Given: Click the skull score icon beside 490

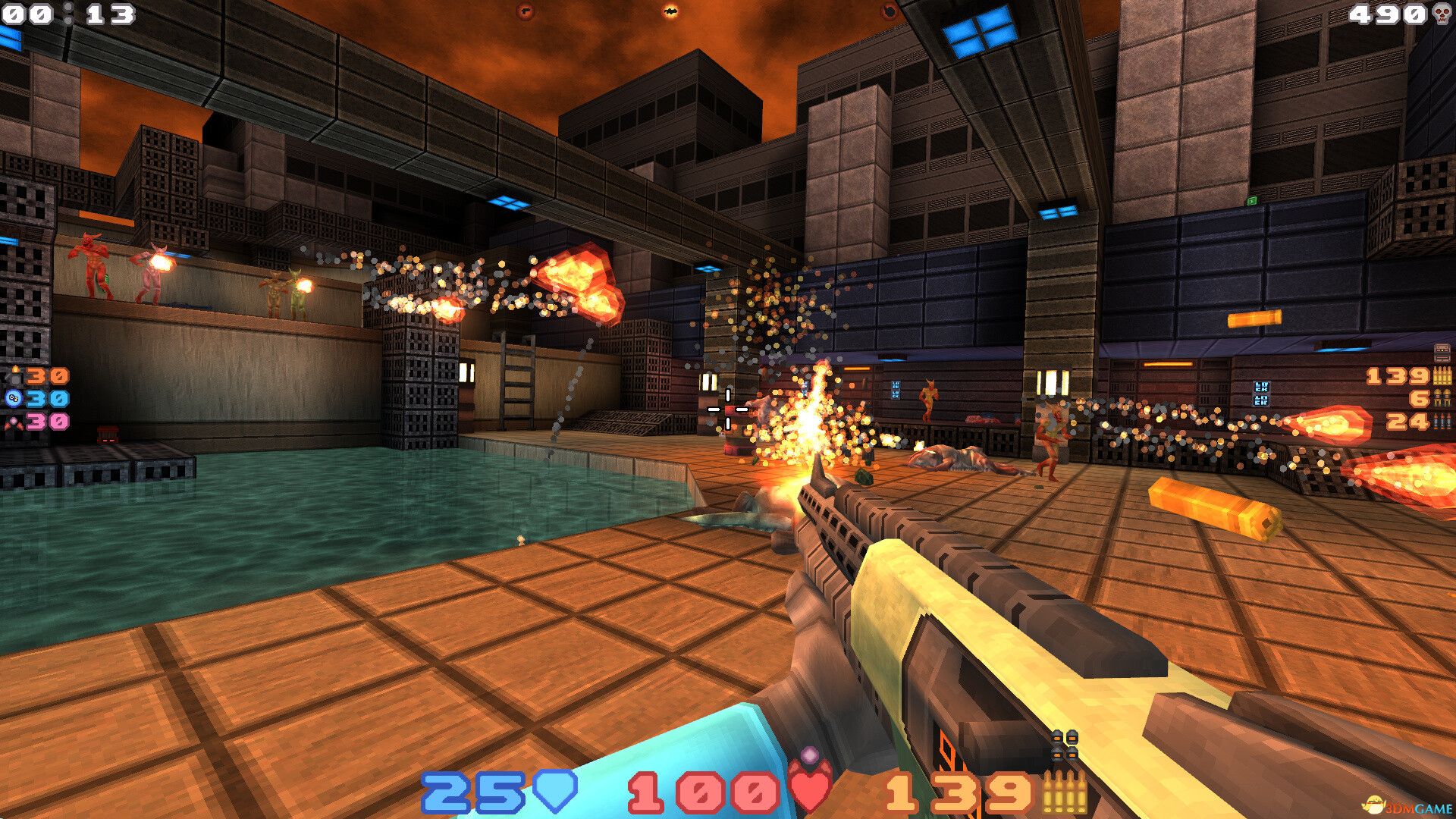Looking at the screenshot, I should coord(1439,13).
